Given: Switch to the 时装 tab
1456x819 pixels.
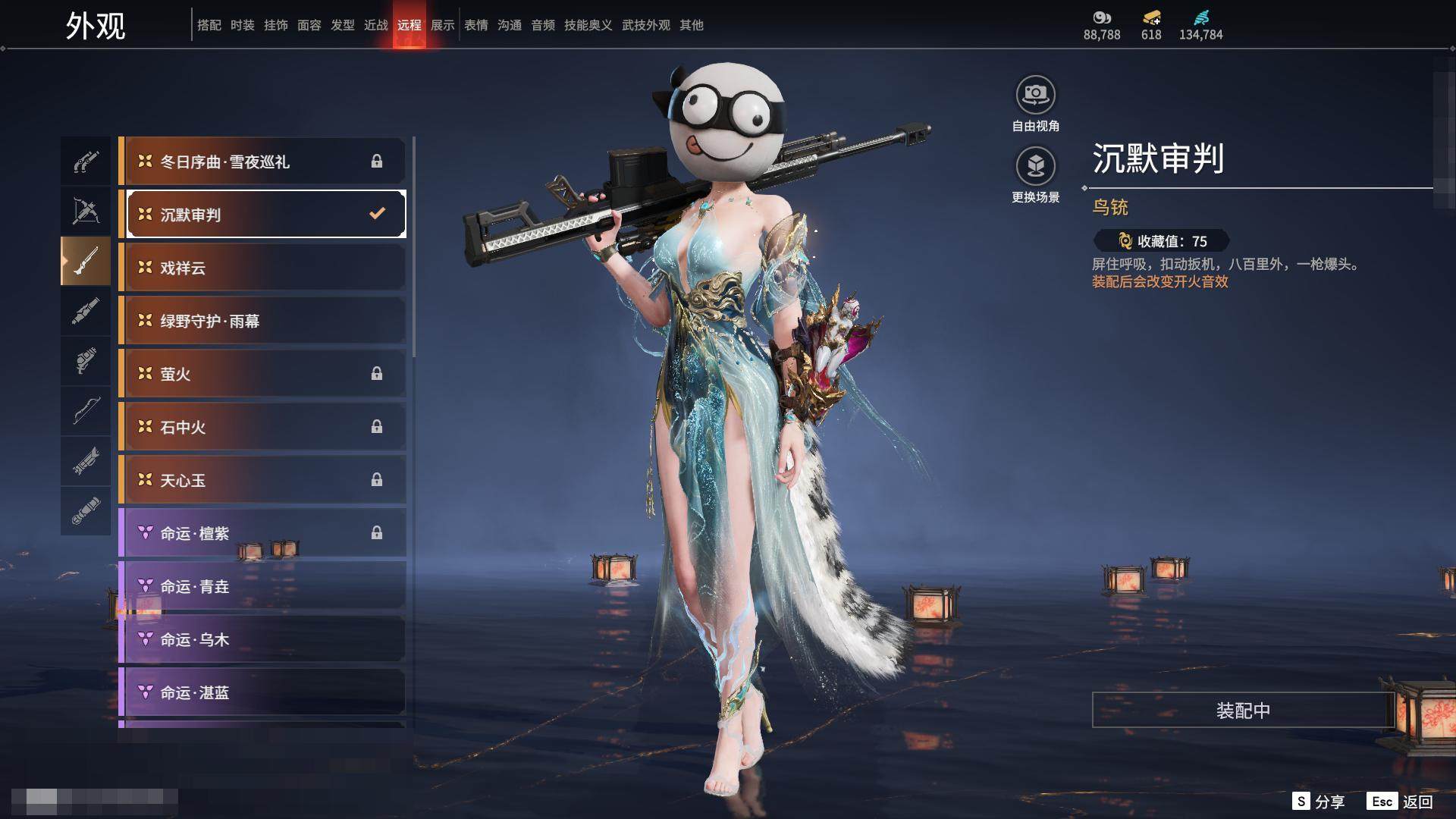Looking at the screenshot, I should (242, 25).
